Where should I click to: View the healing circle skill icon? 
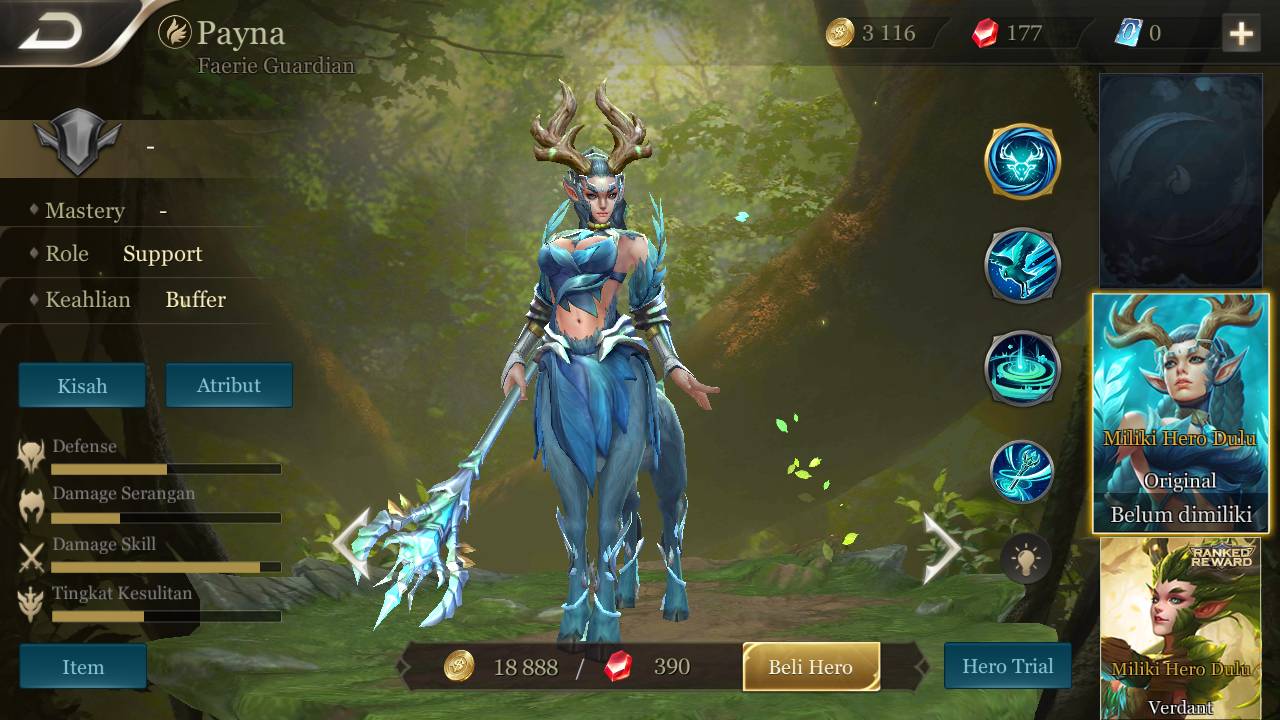[x=1022, y=369]
